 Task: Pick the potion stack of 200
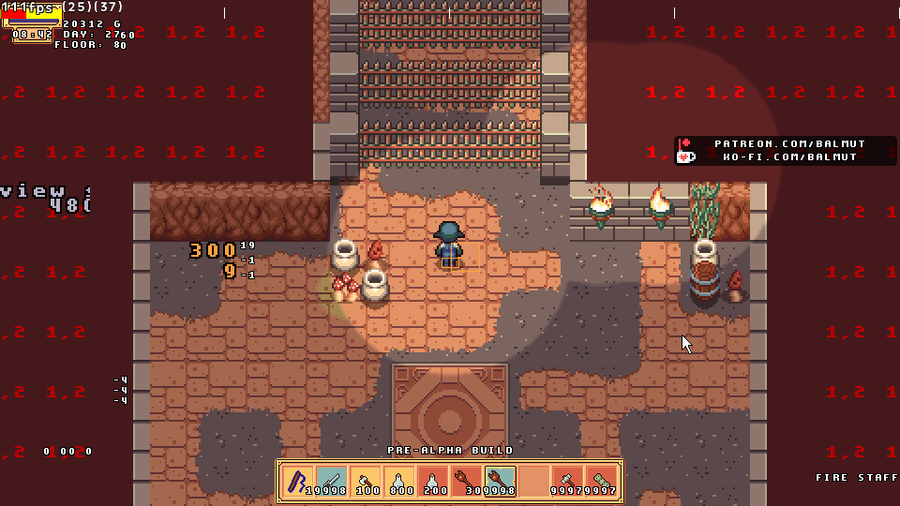point(433,482)
